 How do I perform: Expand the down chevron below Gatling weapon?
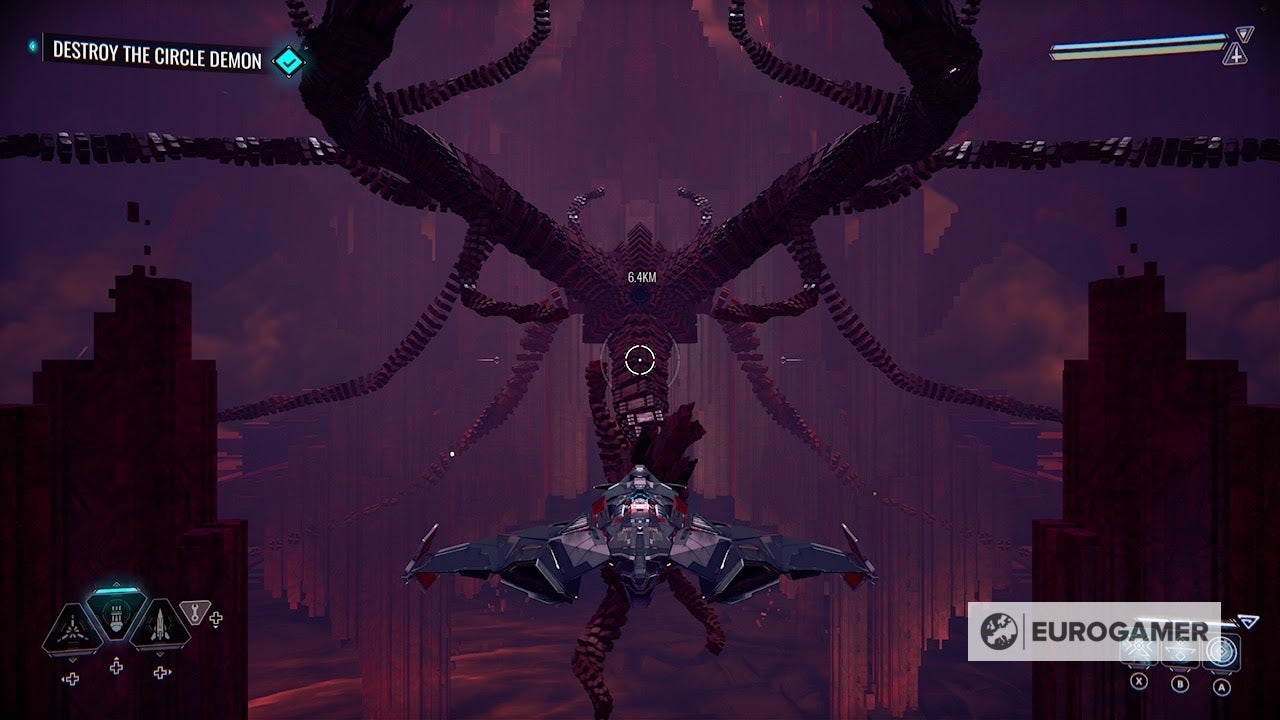tap(71, 659)
